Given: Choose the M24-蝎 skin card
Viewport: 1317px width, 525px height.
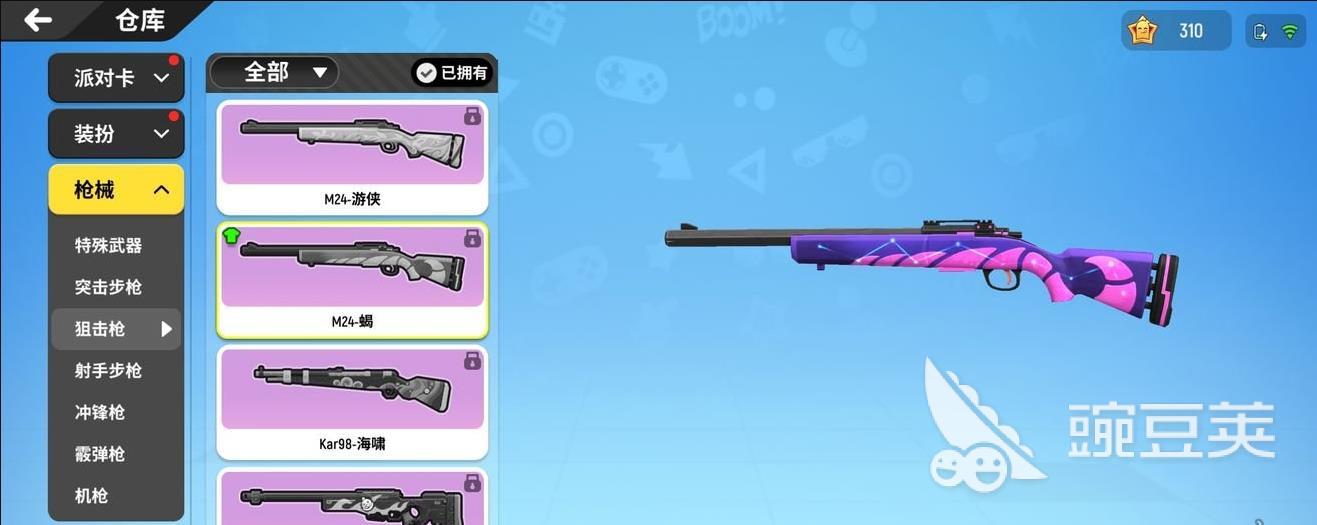Looking at the screenshot, I should 352,279.
